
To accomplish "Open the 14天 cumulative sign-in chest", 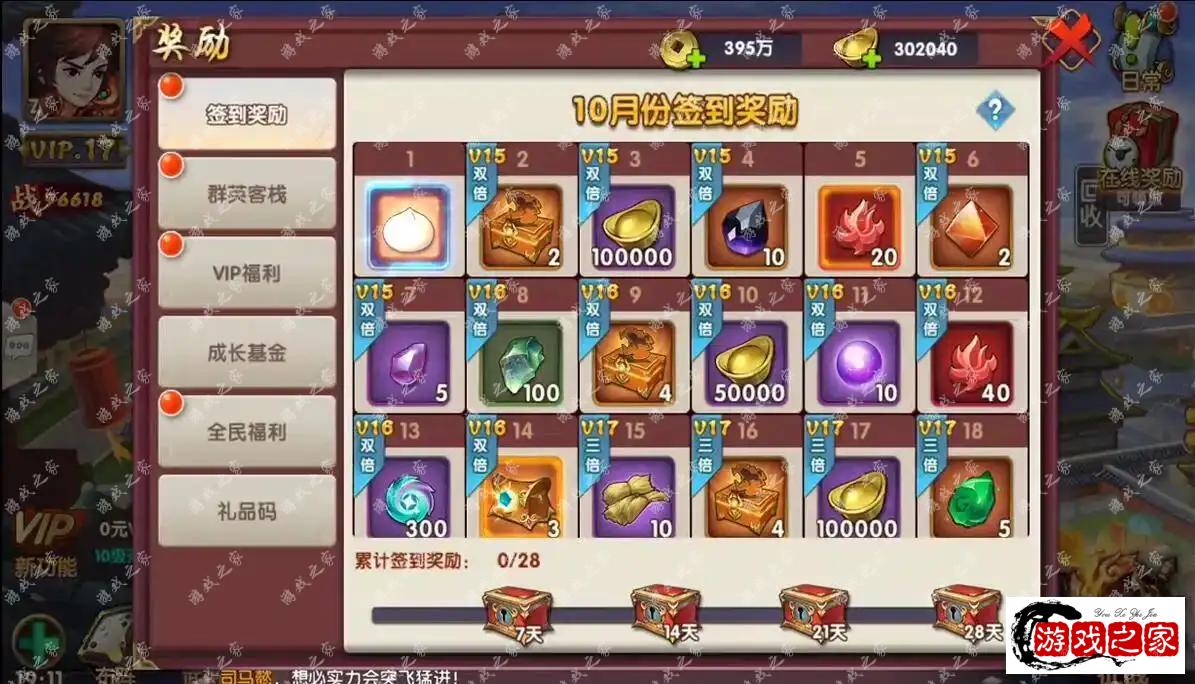I will (x=664, y=610).
